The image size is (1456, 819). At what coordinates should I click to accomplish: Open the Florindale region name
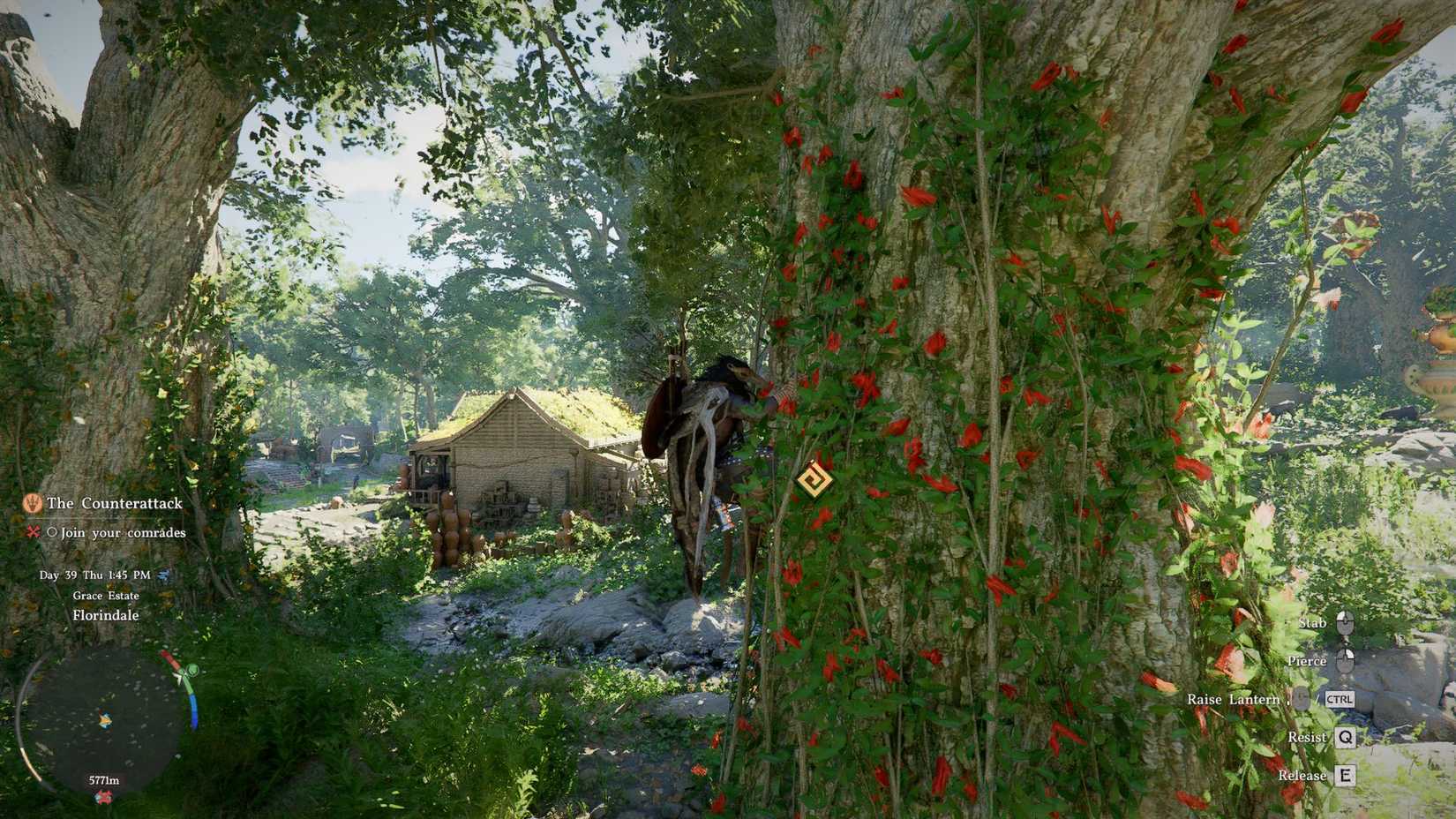click(105, 615)
